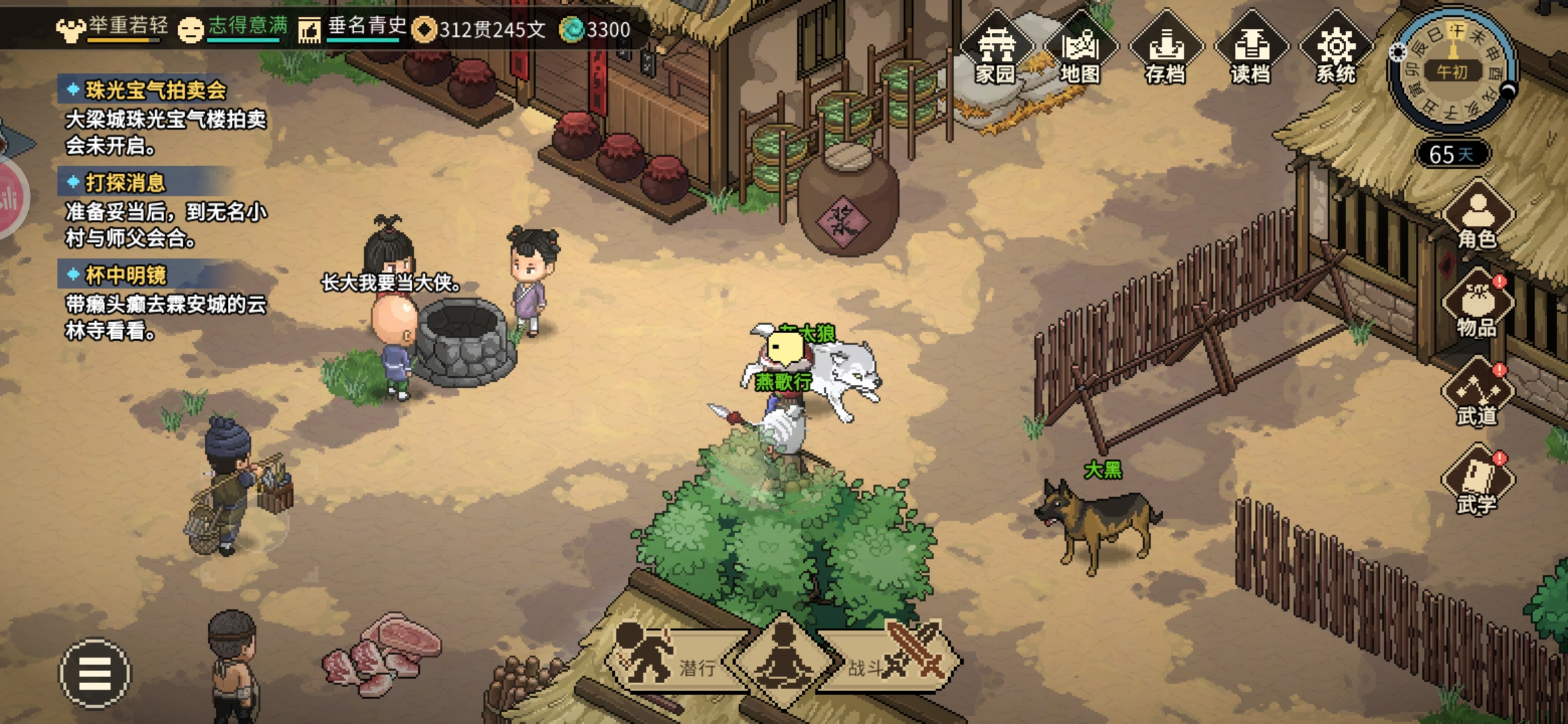The width and height of the screenshot is (1568, 724).
Task: Select the 杯中明镜 quest entry
Action: tap(126, 276)
